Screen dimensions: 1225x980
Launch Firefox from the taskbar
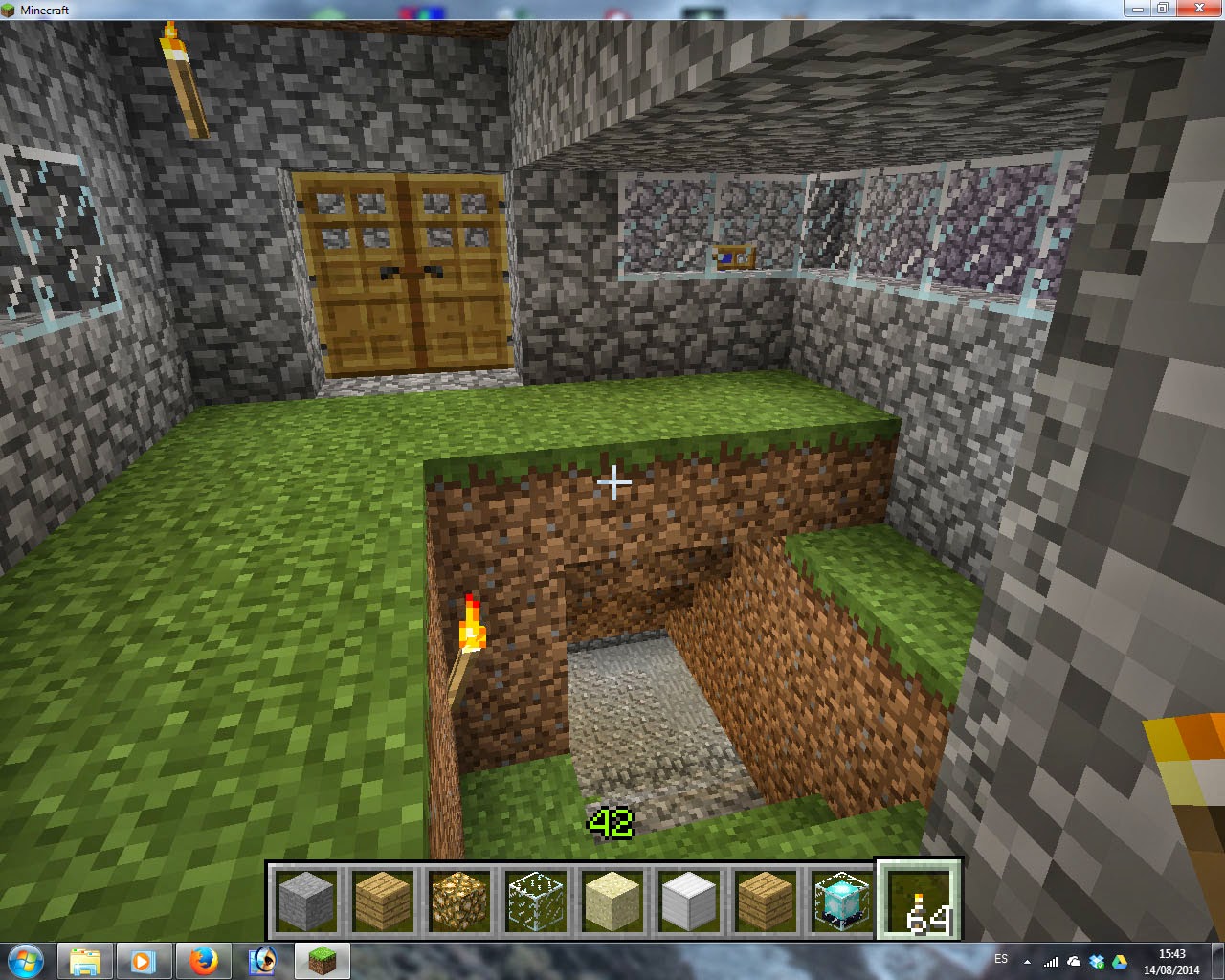pyautogui.click(x=204, y=960)
